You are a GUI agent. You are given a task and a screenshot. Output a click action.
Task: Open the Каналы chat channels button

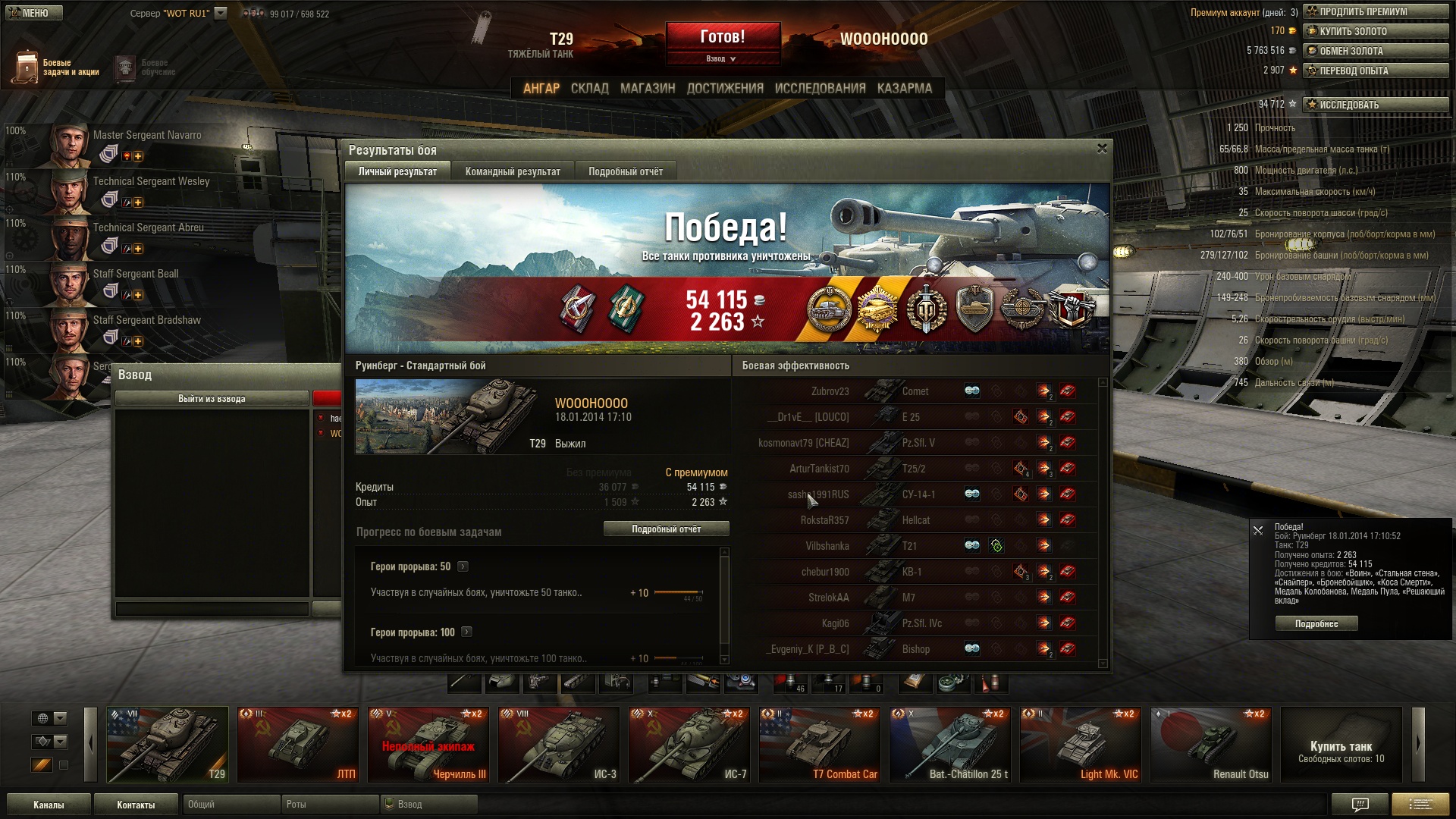click(x=49, y=805)
